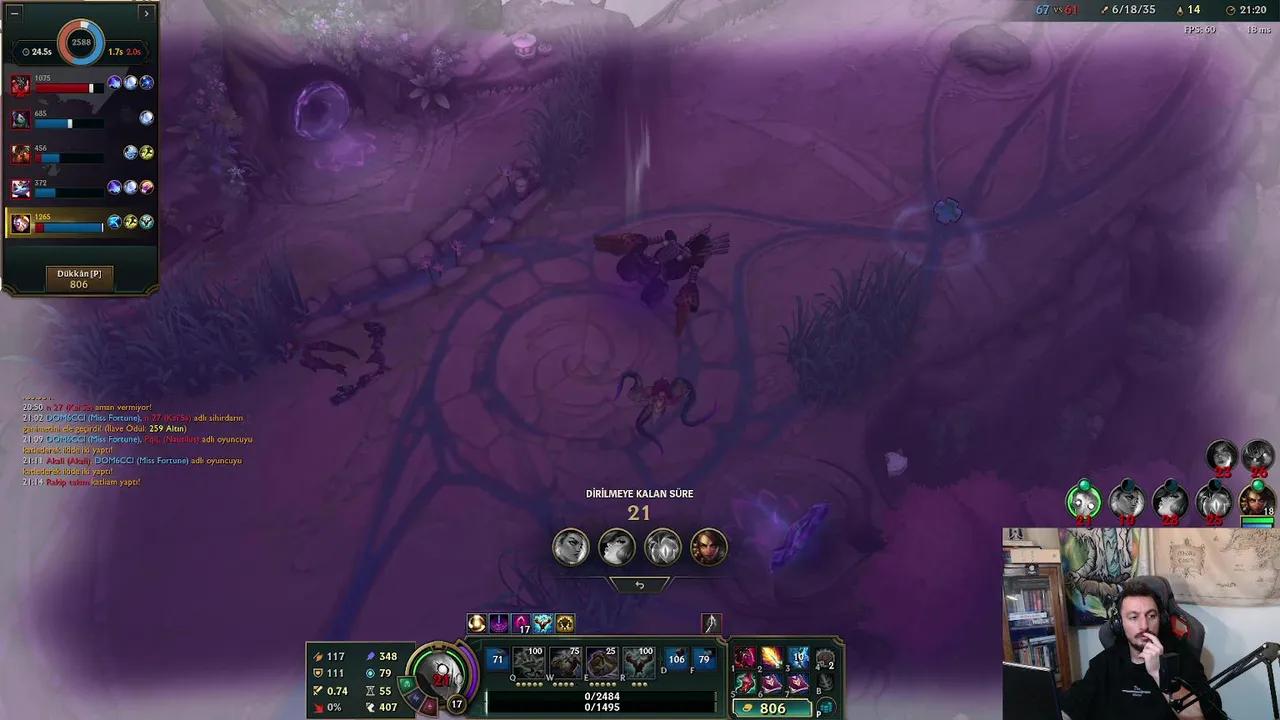Expand the sidebar with the right arrow chevron
The image size is (1280, 720).
click(147, 13)
